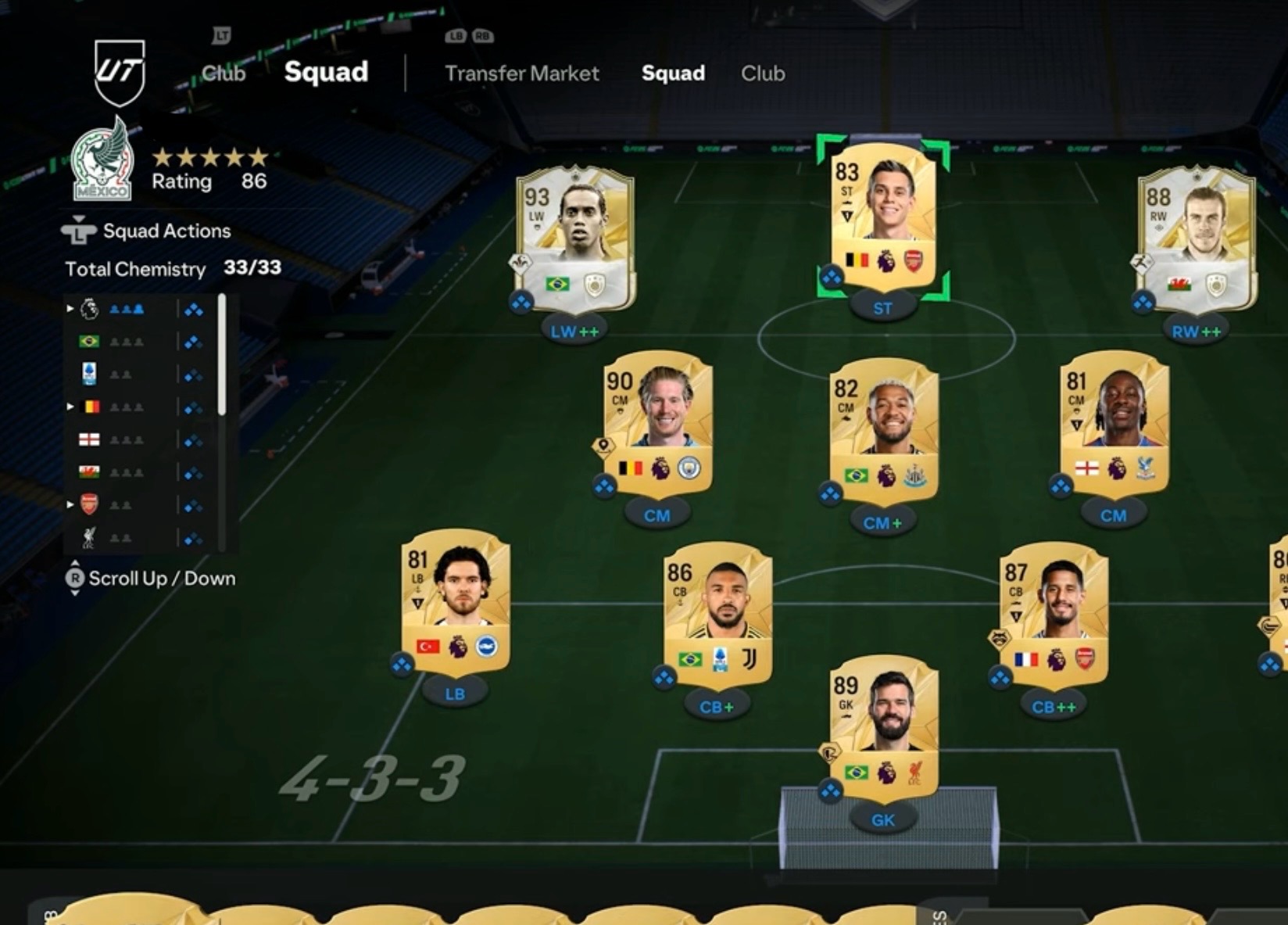Switch to the Club sub-tab beside Squad
Viewport: 1288px width, 925px height.
point(762,73)
